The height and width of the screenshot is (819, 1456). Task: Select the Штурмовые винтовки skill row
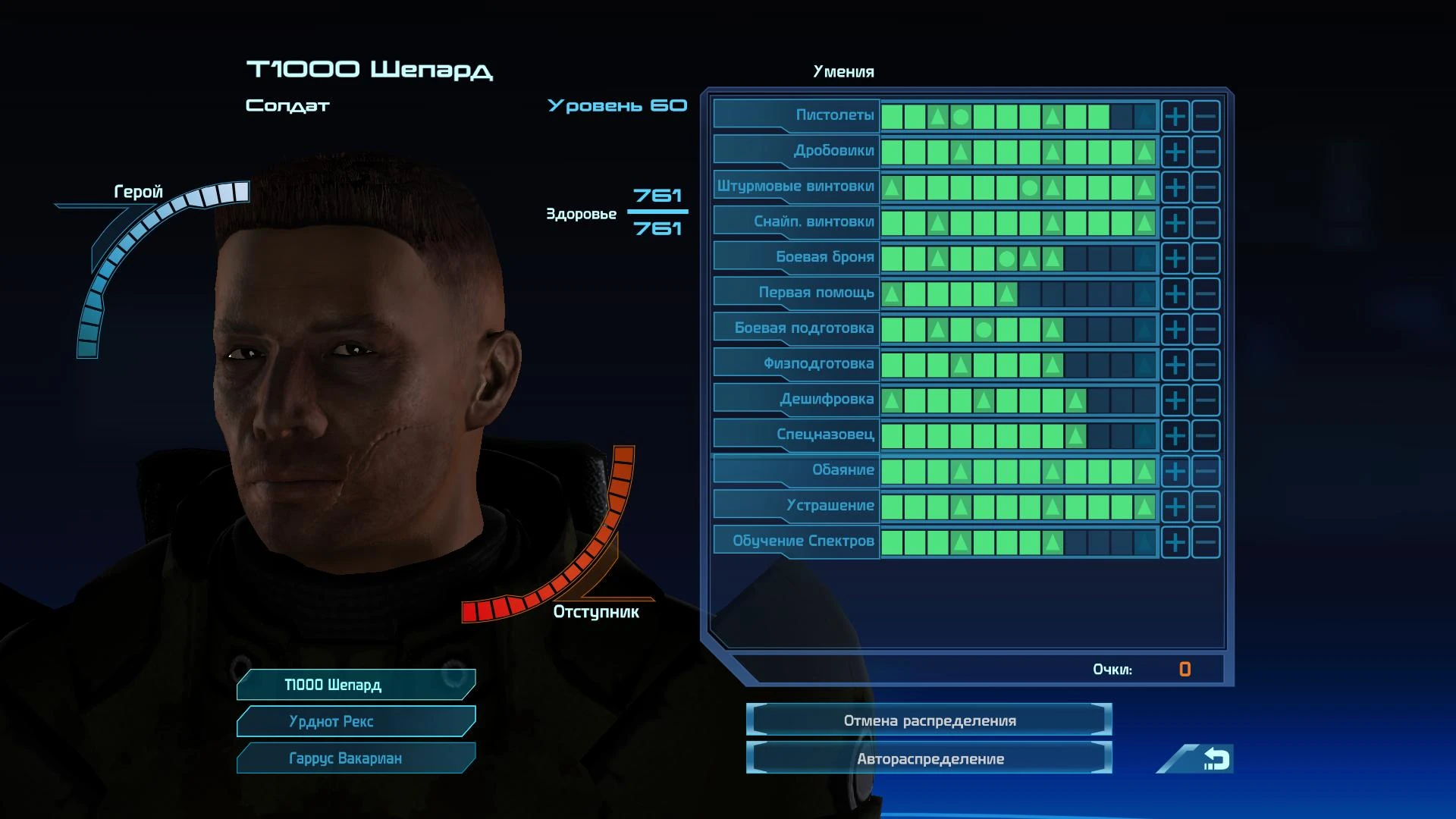tap(795, 187)
